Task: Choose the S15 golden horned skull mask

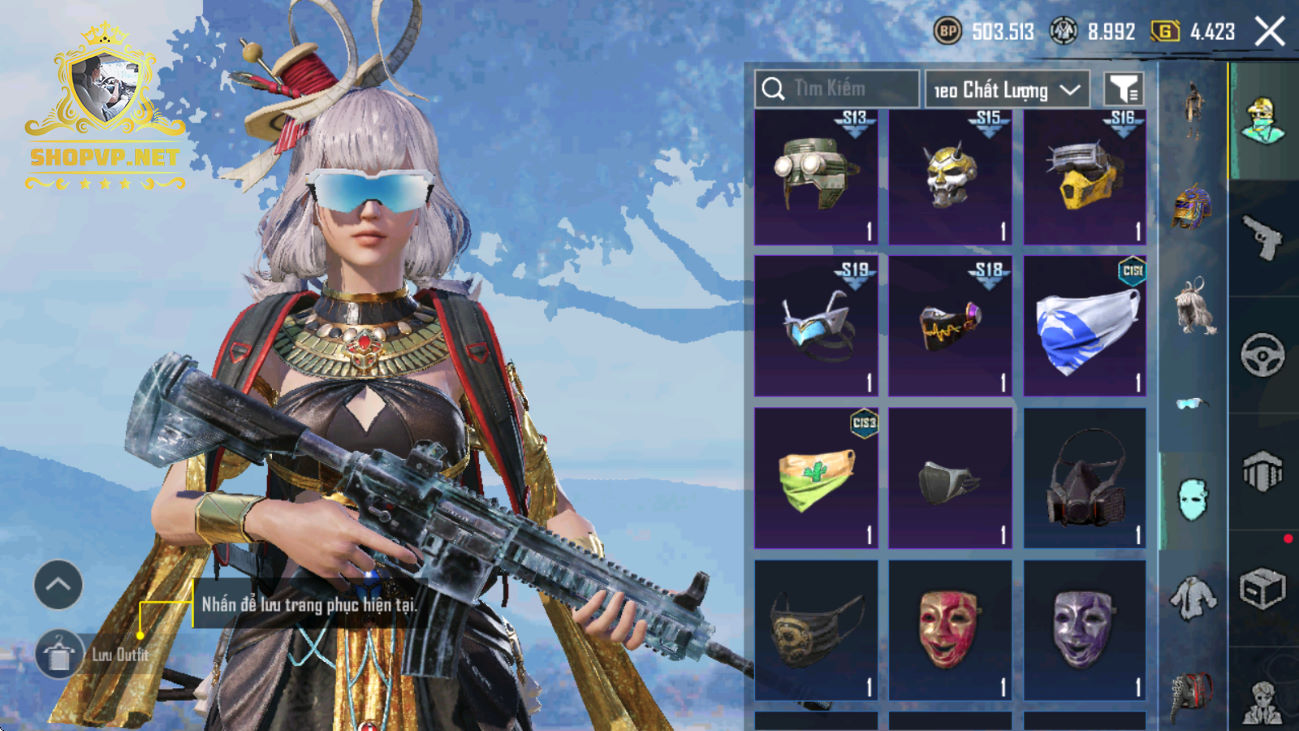Action: [950, 178]
